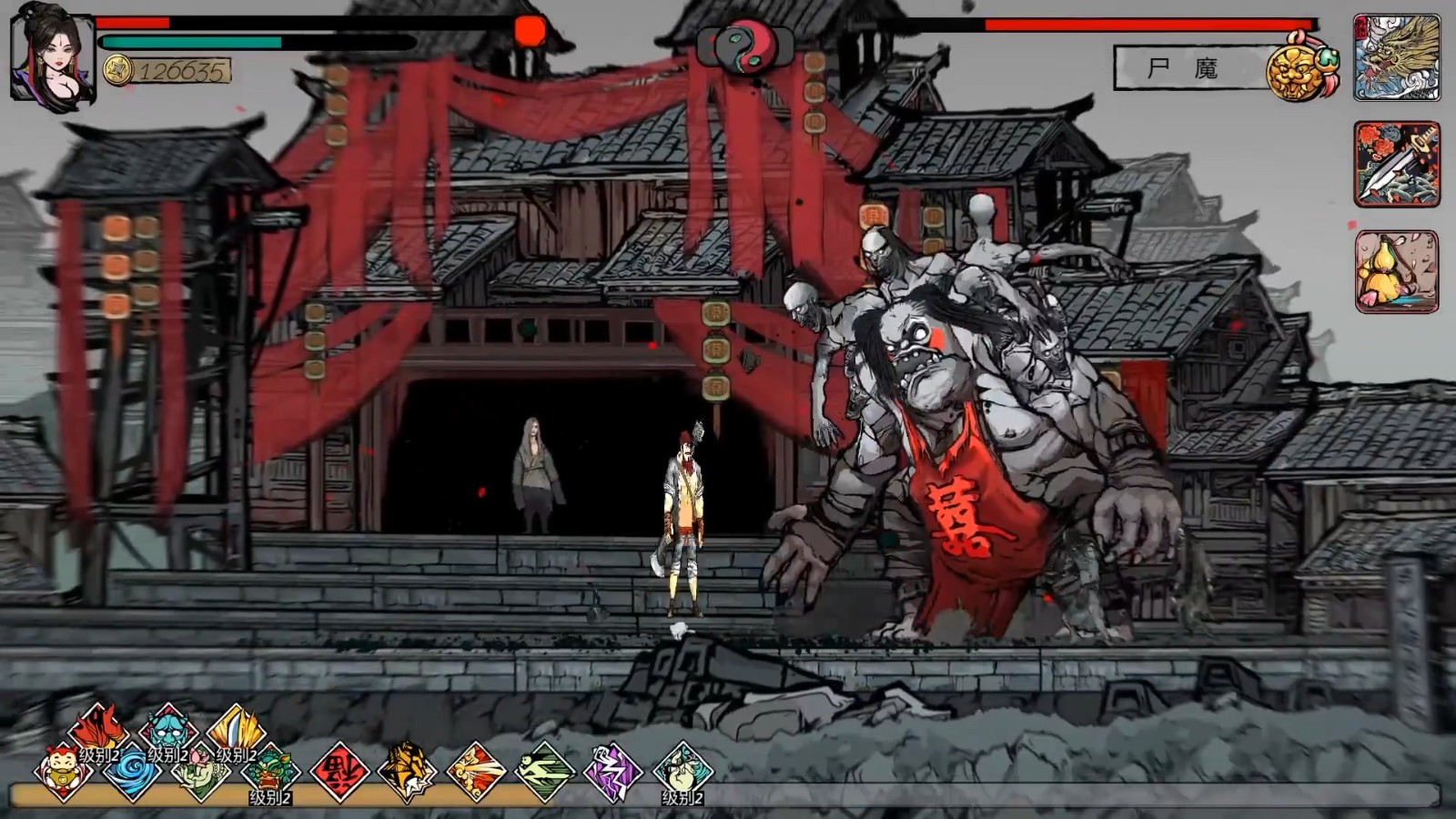Screen dimensions: 1456x819
Task: Trigger the blue demon mask skill
Action: coord(167,729)
